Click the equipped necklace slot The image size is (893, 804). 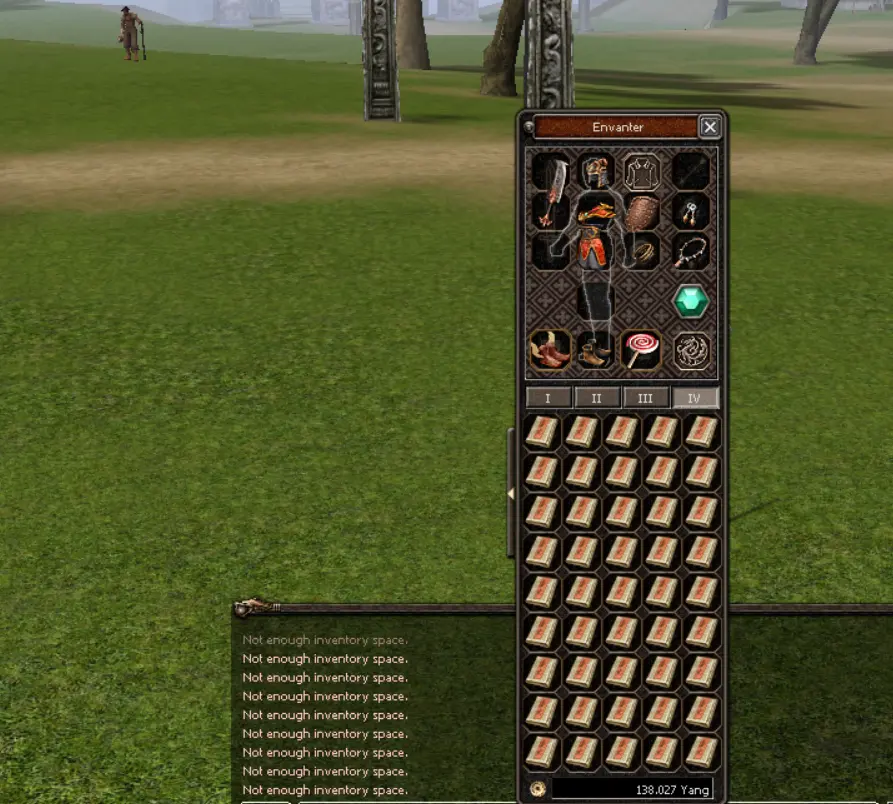coord(691,251)
